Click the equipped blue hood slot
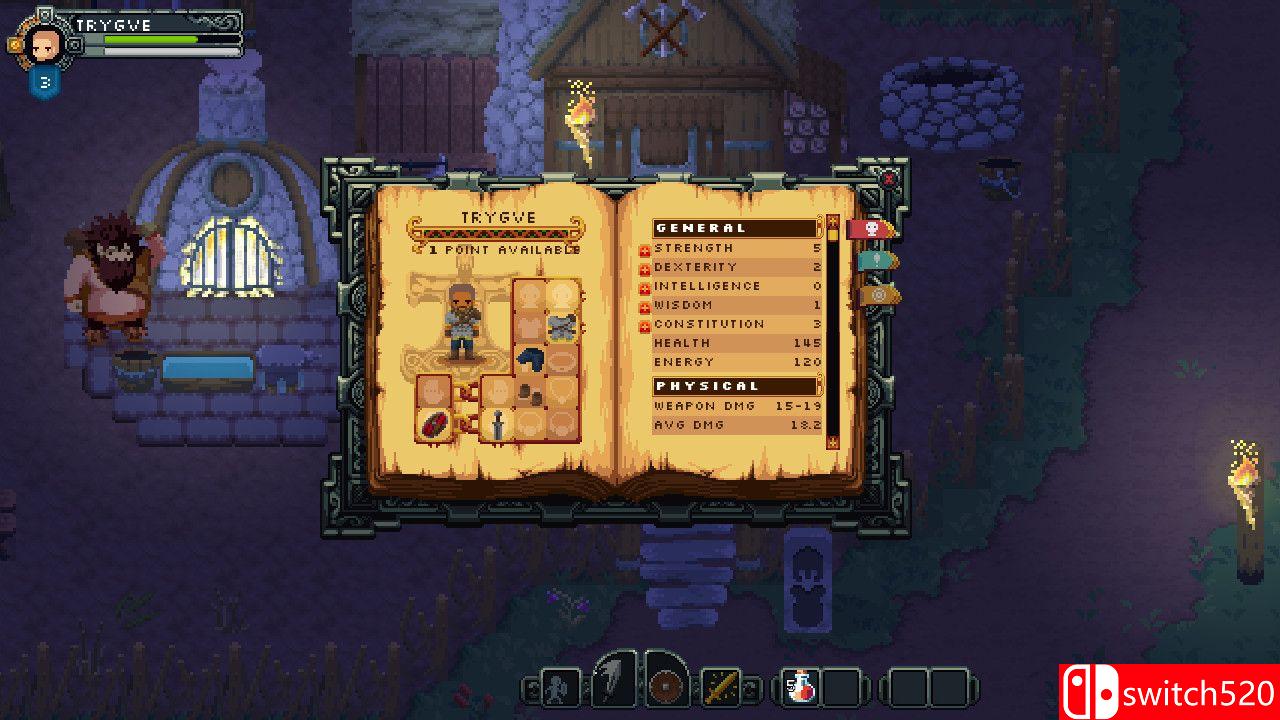This screenshot has height=720, width=1280. 530,360
